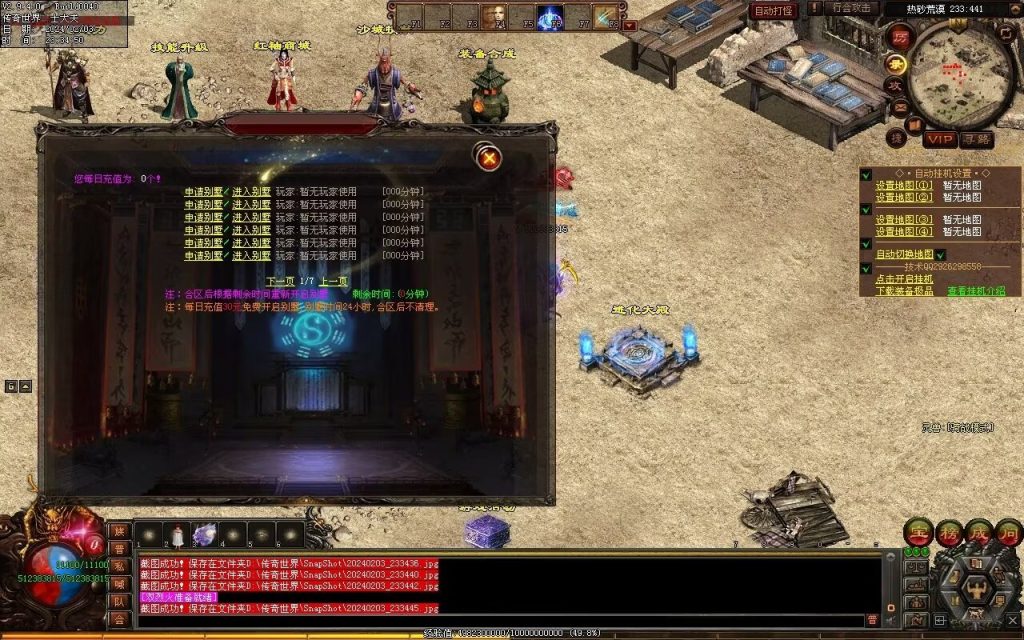Switch chat to the 私 private channel

[118, 565]
